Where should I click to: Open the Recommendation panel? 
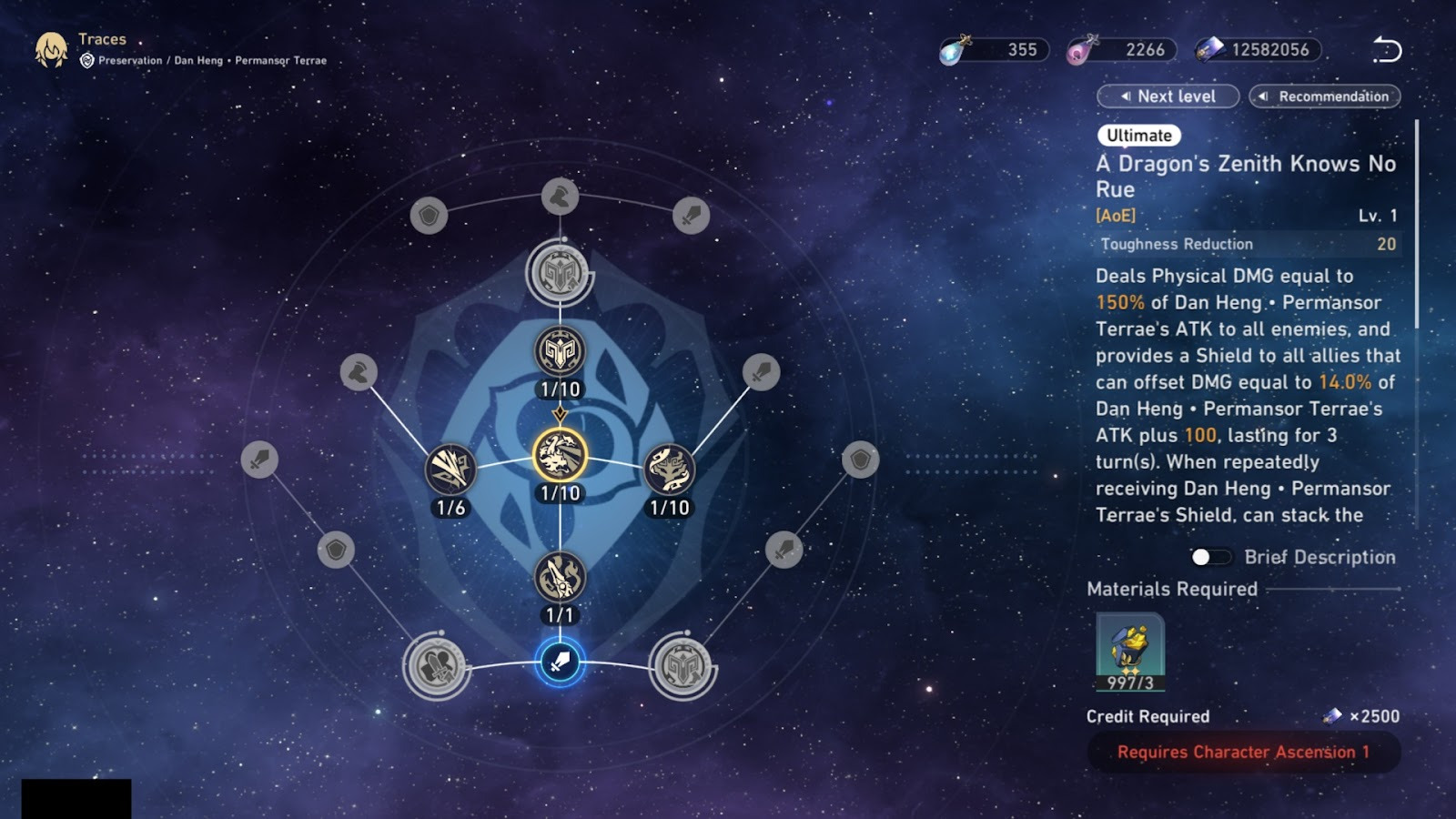tap(1324, 96)
